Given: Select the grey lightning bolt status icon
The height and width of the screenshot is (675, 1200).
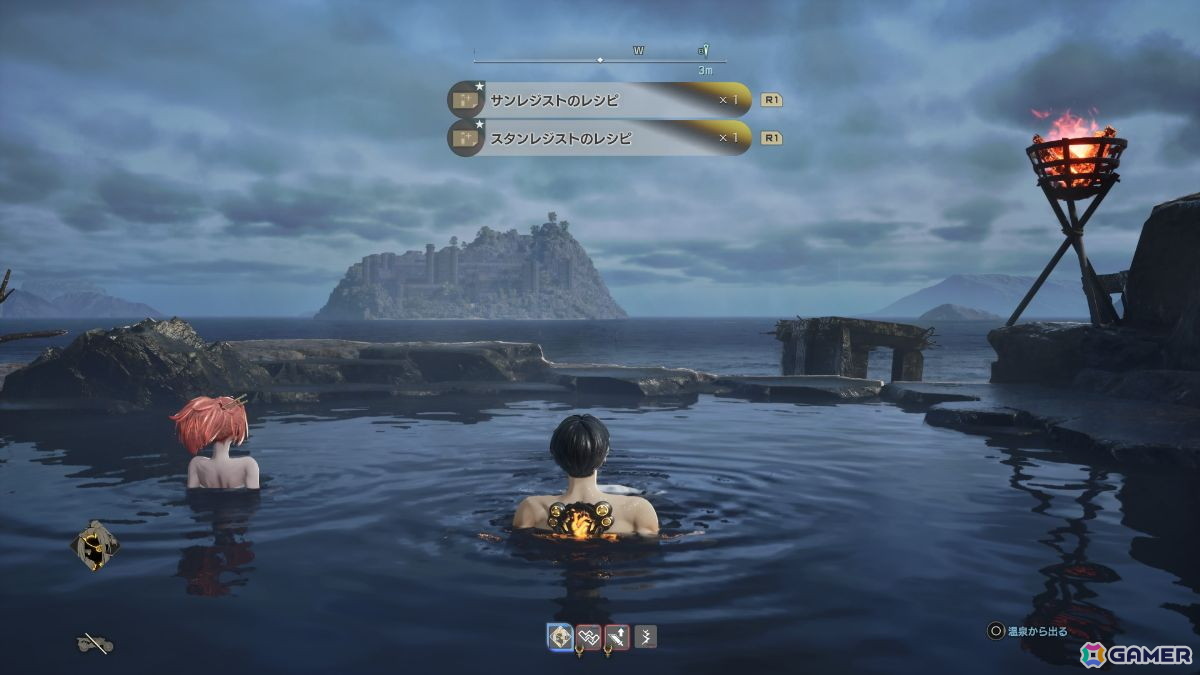Looking at the screenshot, I should (x=645, y=636).
